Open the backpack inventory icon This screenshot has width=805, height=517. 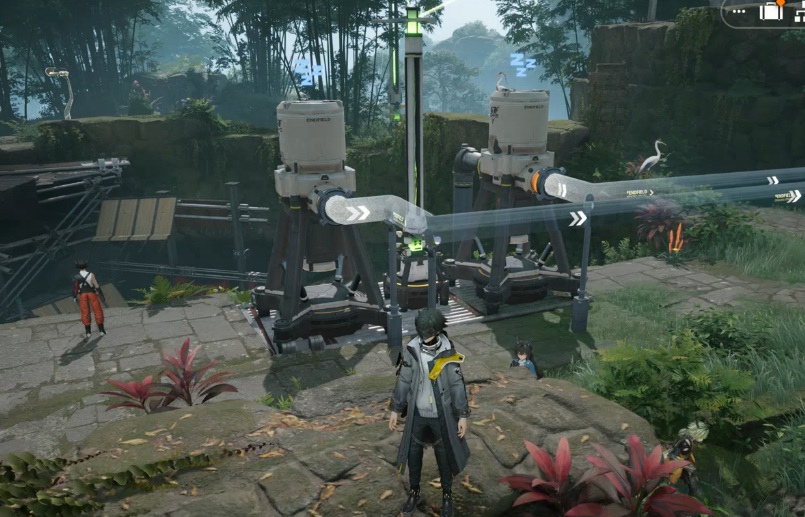tap(771, 12)
